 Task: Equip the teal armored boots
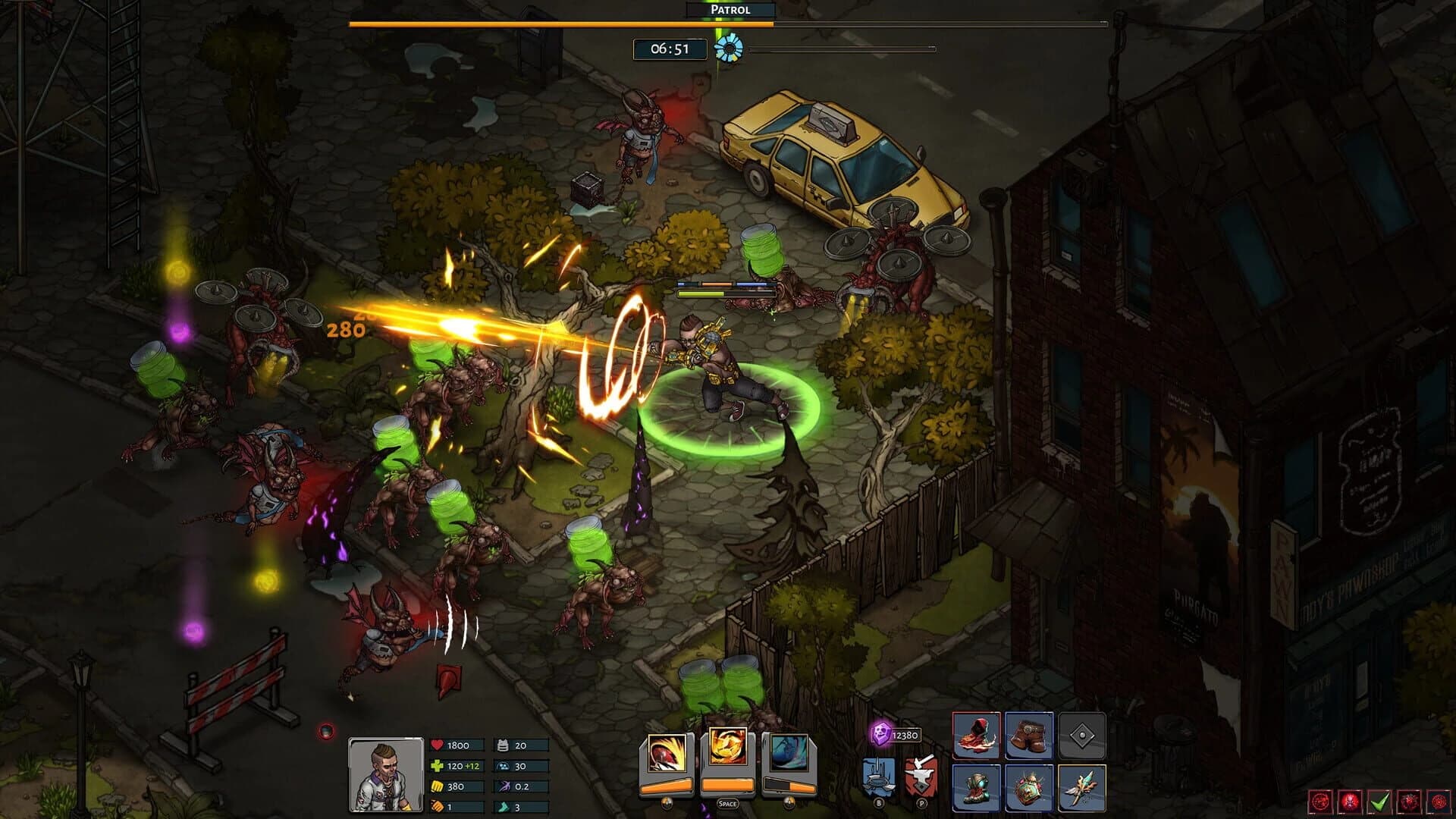(x=977, y=788)
